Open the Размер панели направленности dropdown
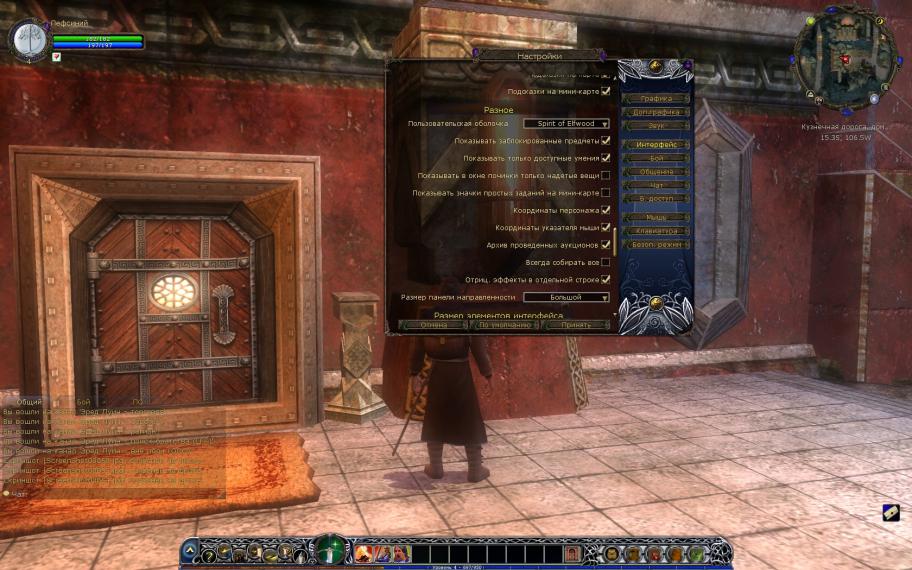This screenshot has width=912, height=570. pyautogui.click(x=566, y=297)
